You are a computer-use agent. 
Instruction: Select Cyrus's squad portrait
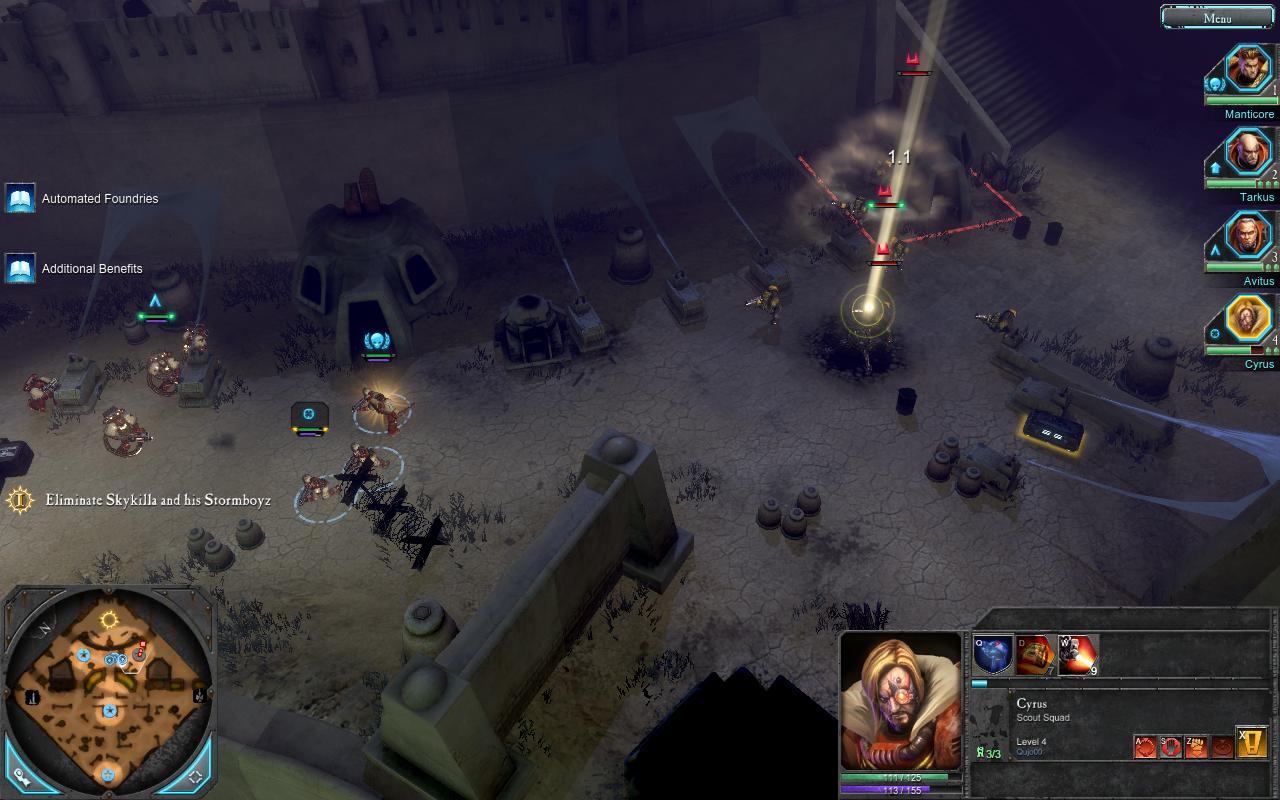click(x=1248, y=319)
